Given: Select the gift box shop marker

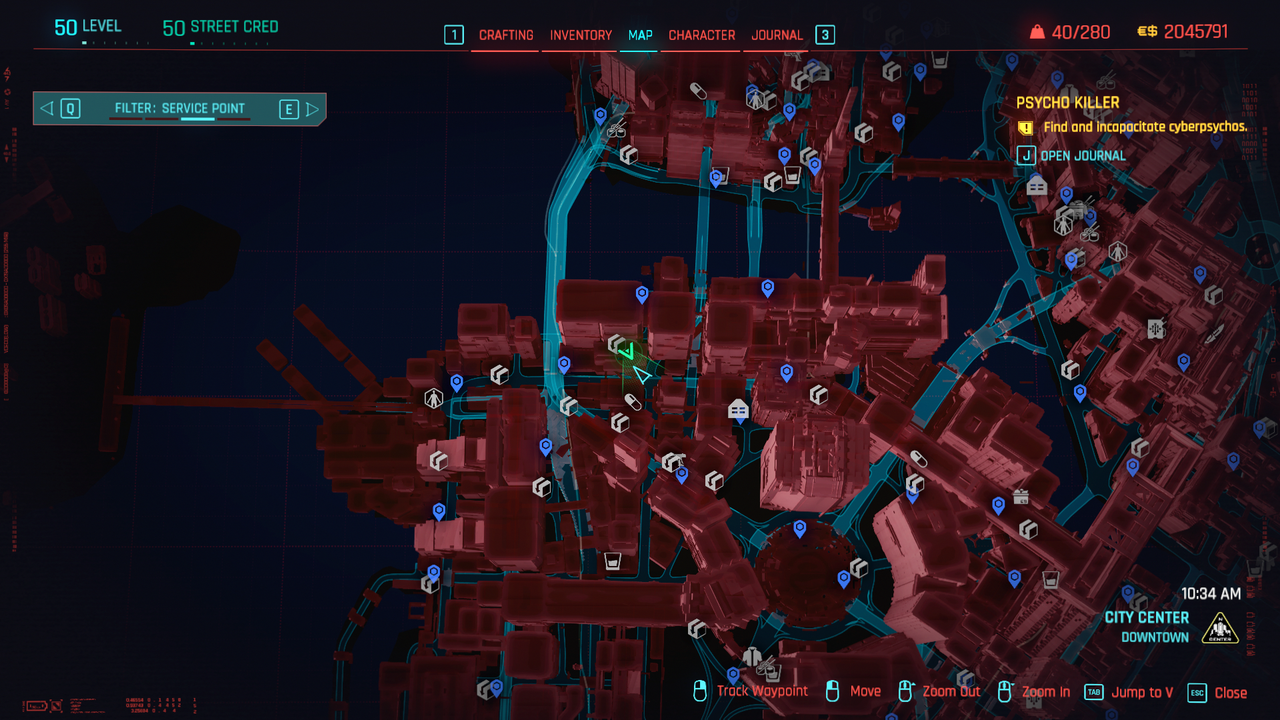Looking at the screenshot, I should (x=1021, y=496).
